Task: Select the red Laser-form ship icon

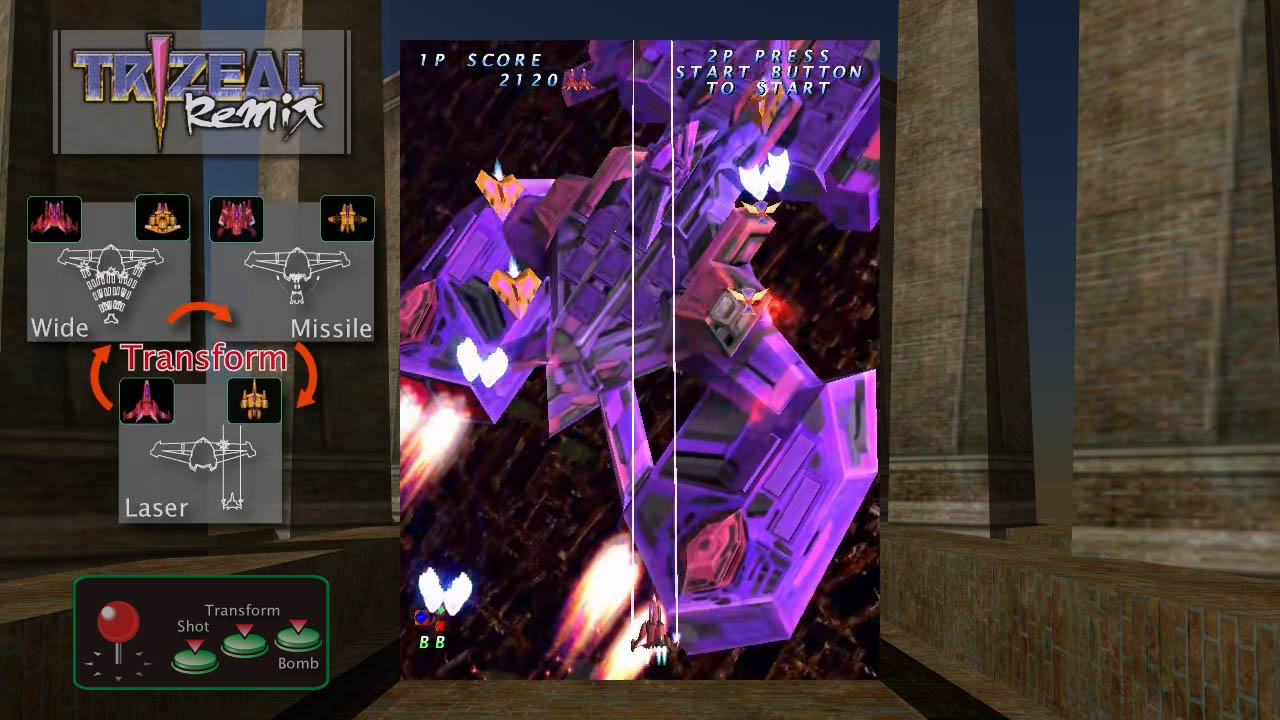Action: point(147,400)
